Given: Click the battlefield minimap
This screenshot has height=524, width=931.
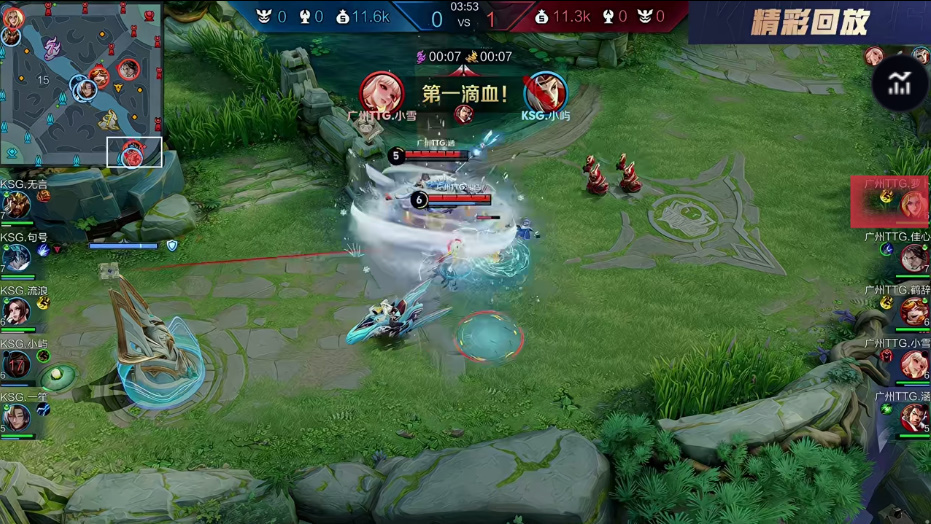Looking at the screenshot, I should (x=81, y=84).
